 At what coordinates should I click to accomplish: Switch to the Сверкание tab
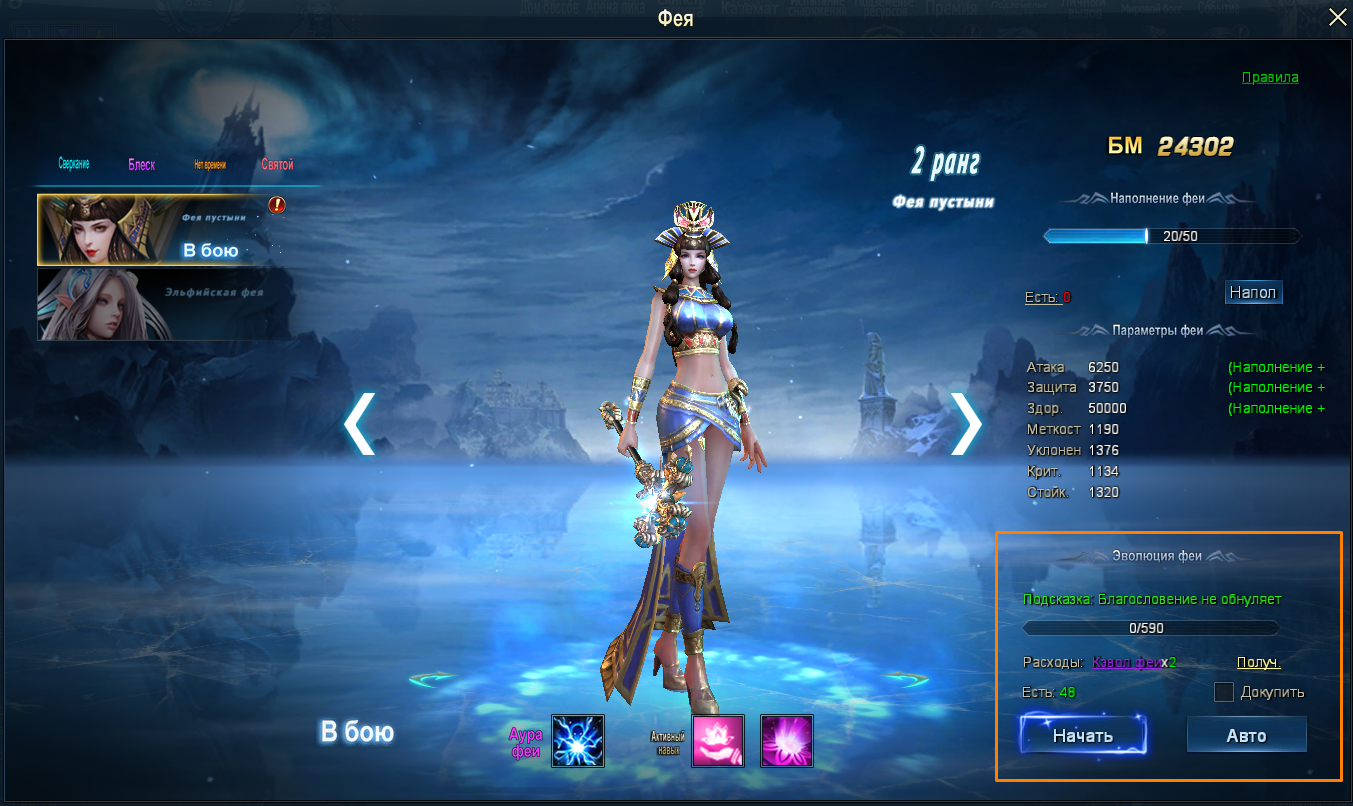tap(73, 164)
